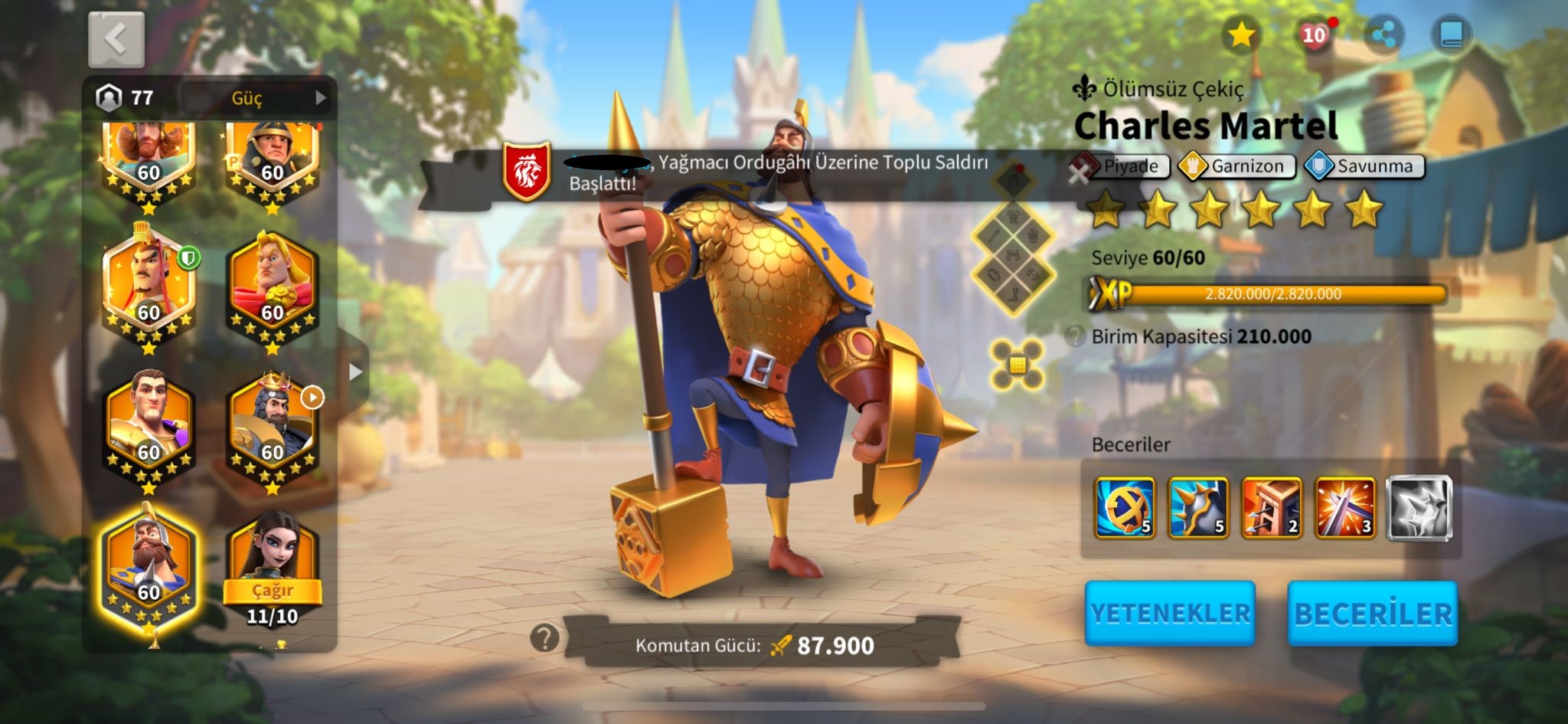
Task: Open the YETENEKLER talents screen
Action: click(x=1169, y=614)
